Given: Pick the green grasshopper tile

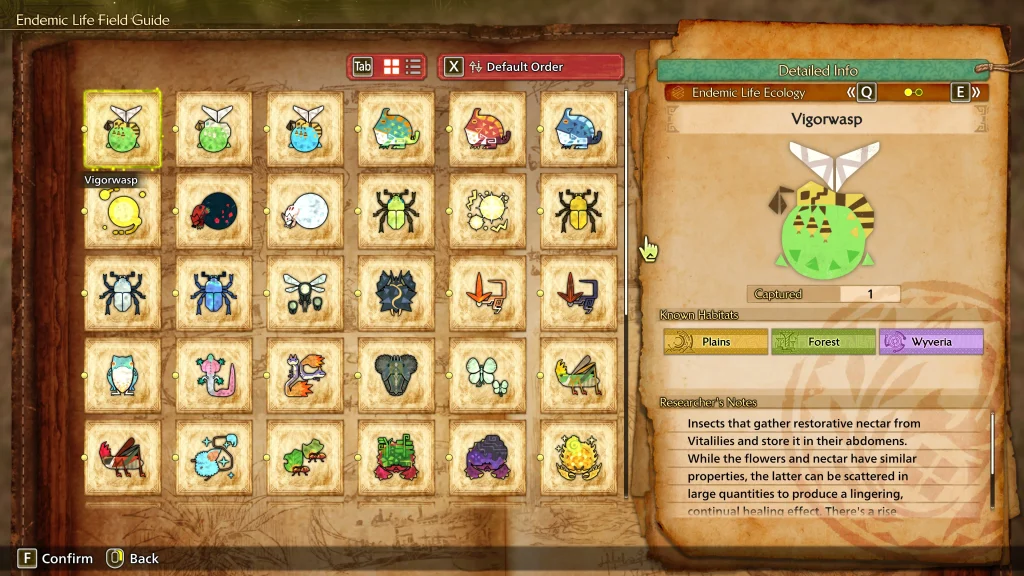Looking at the screenshot, I should [x=579, y=376].
